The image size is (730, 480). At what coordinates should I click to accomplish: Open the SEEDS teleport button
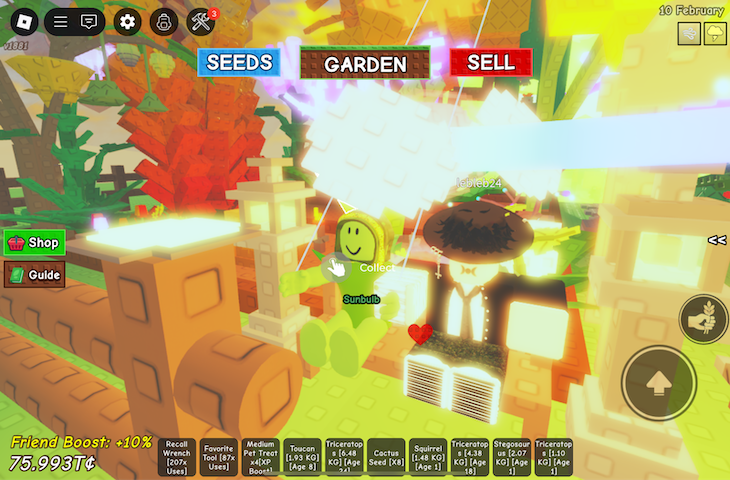[x=239, y=62]
